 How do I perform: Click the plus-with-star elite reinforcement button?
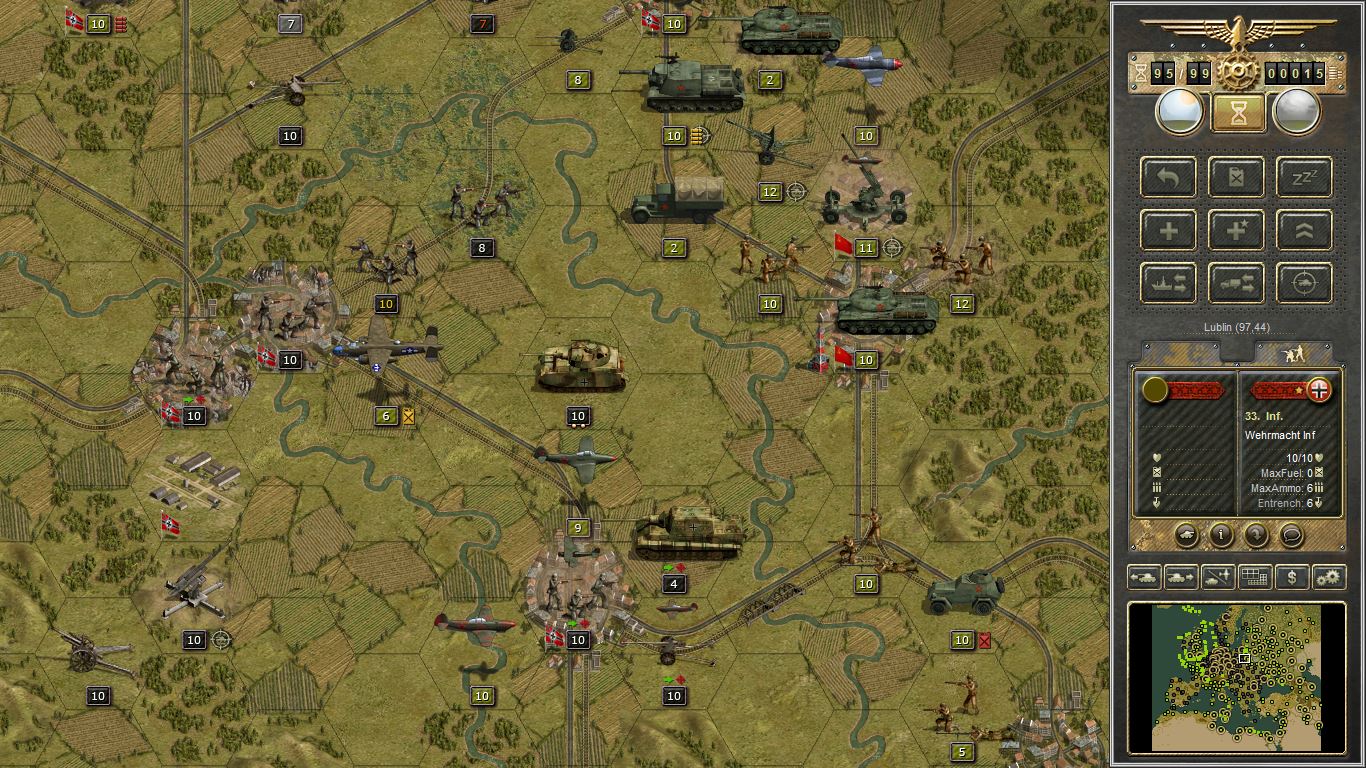pyautogui.click(x=1237, y=230)
